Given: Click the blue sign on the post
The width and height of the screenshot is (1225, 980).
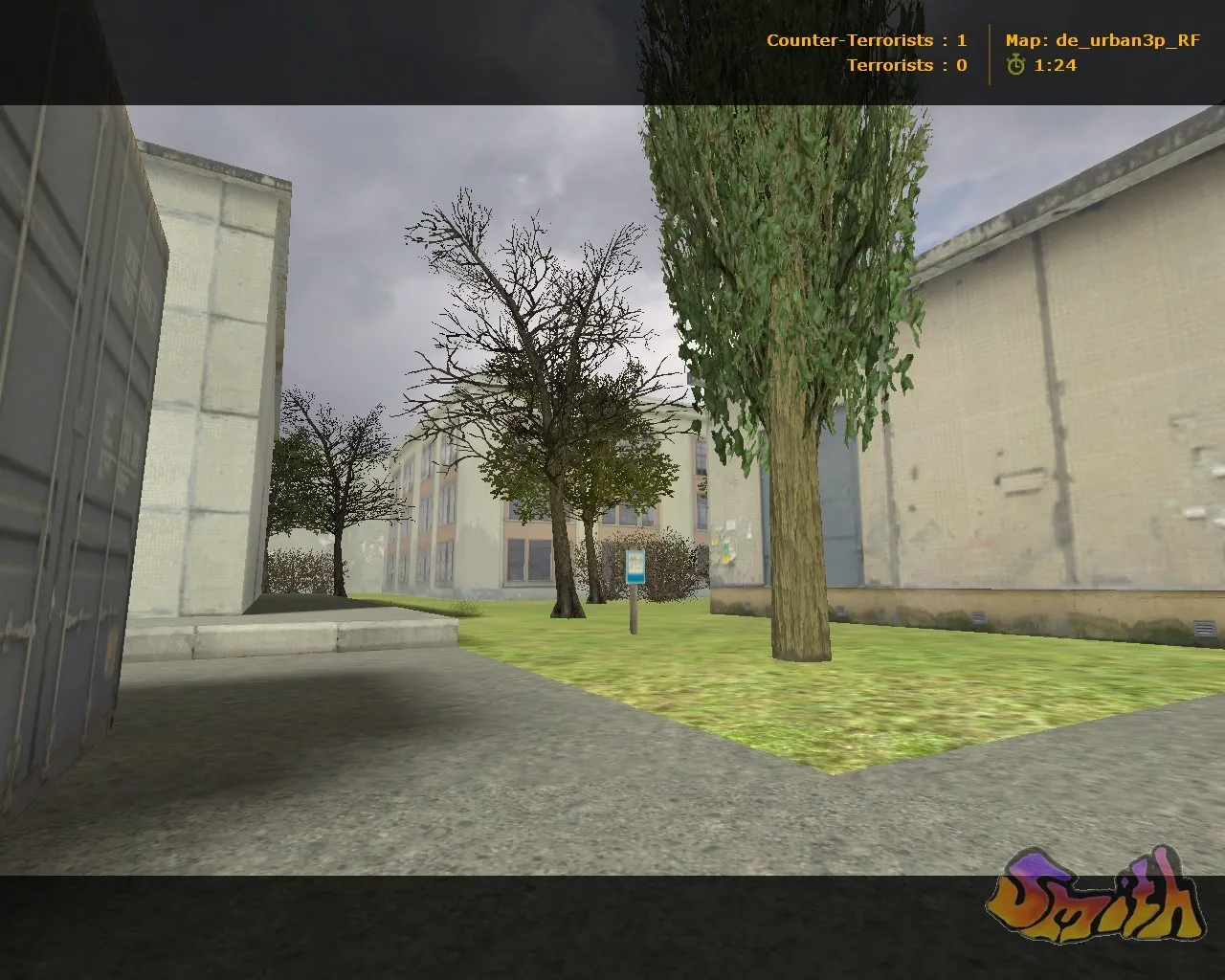Looking at the screenshot, I should 634,568.
